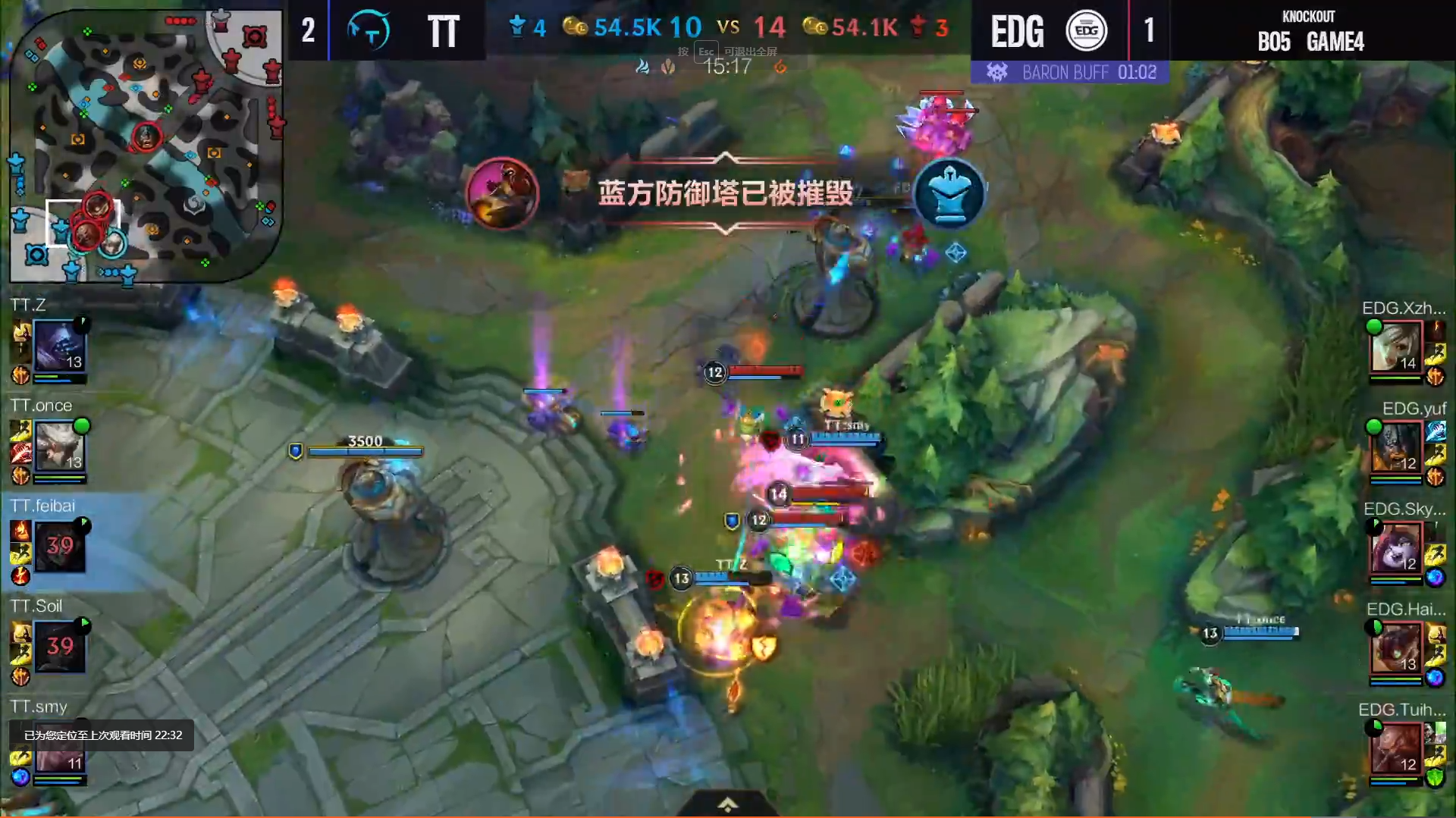Expand the bottom scoreboard arrow
1456x818 pixels.
tap(727, 804)
